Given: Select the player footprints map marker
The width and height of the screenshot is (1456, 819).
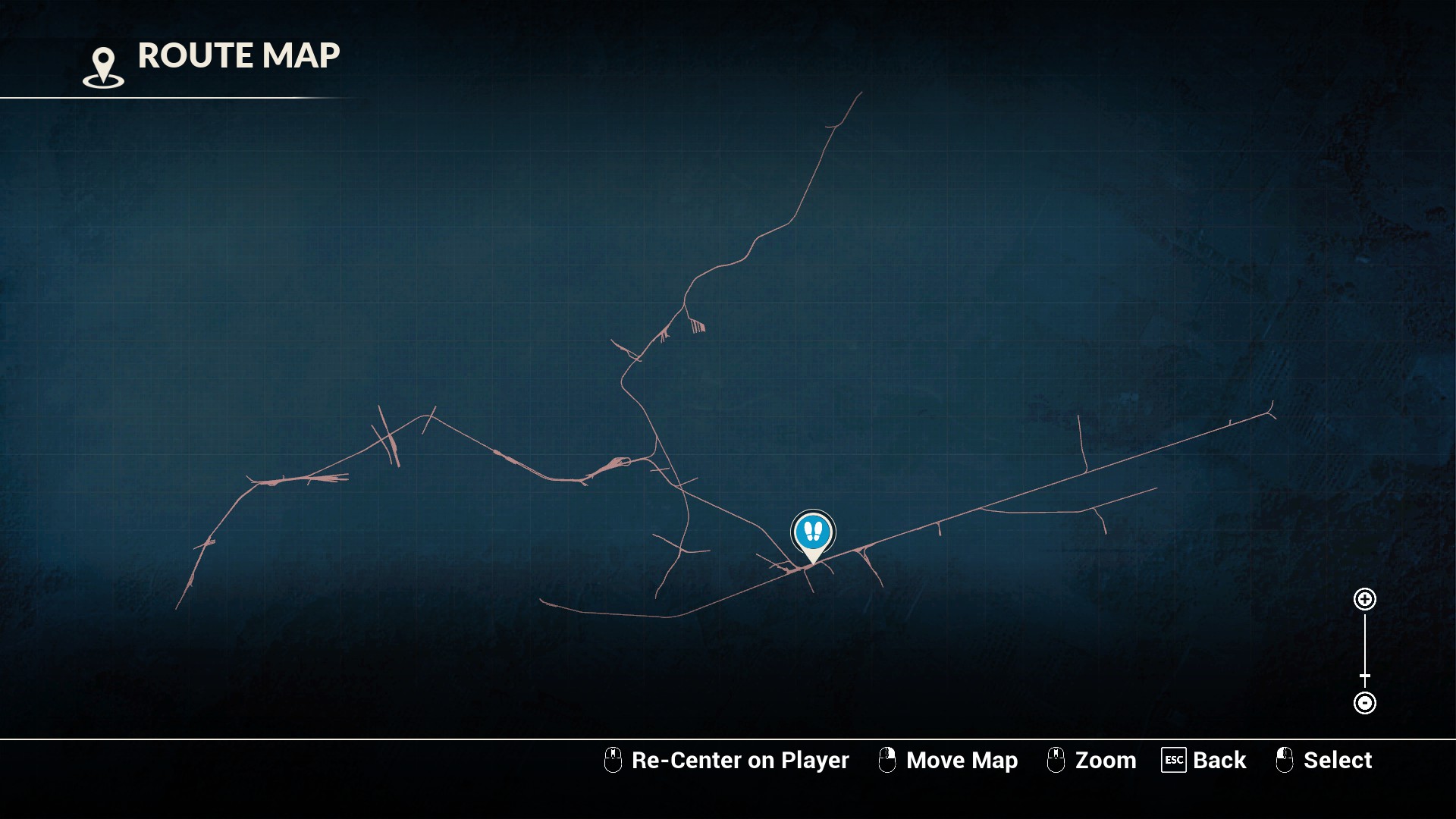Looking at the screenshot, I should point(813,532).
